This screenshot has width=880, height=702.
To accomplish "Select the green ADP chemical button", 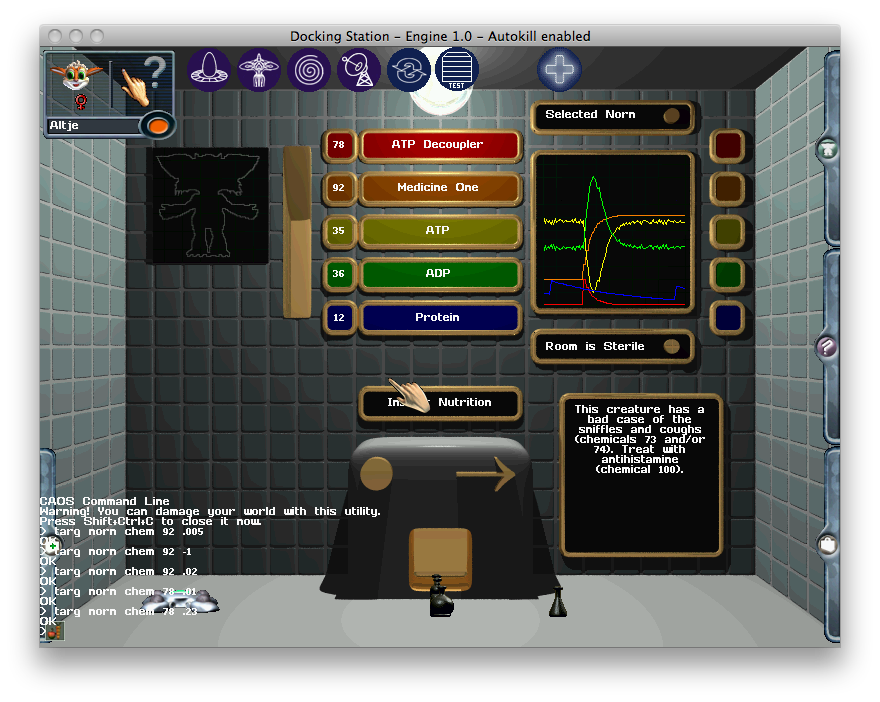I will click(x=440, y=274).
